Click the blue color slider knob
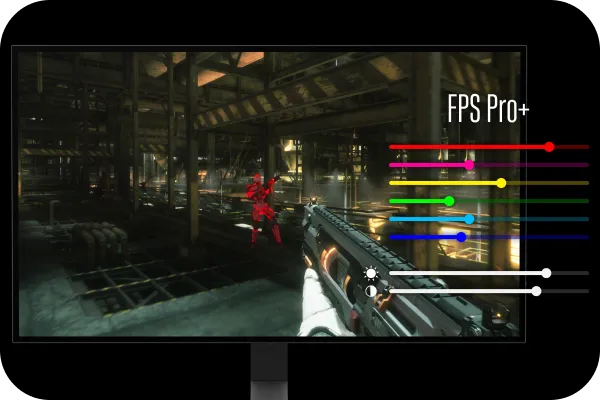The height and width of the screenshot is (400, 600). click(461, 237)
